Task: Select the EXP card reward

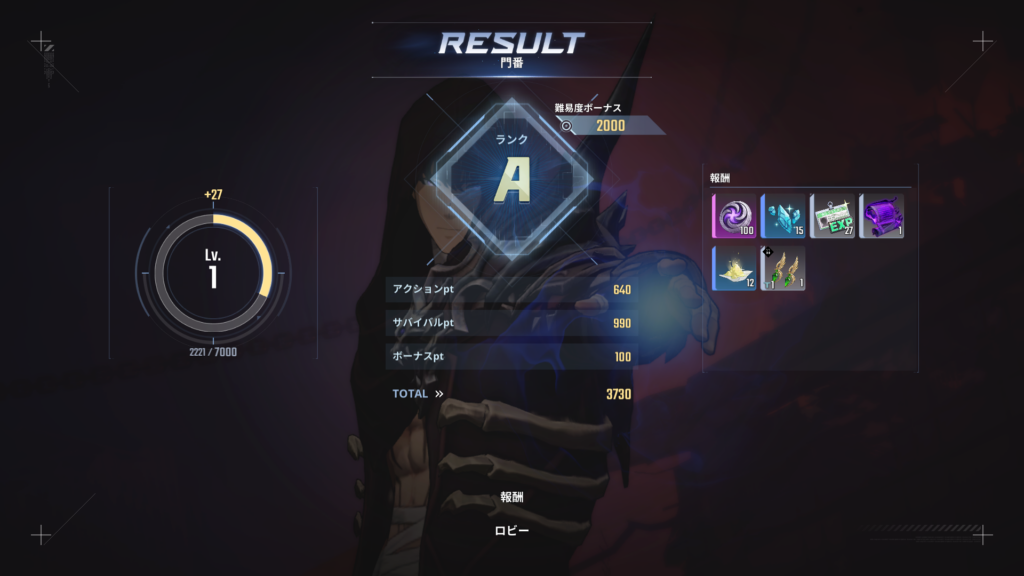Action: [832, 216]
